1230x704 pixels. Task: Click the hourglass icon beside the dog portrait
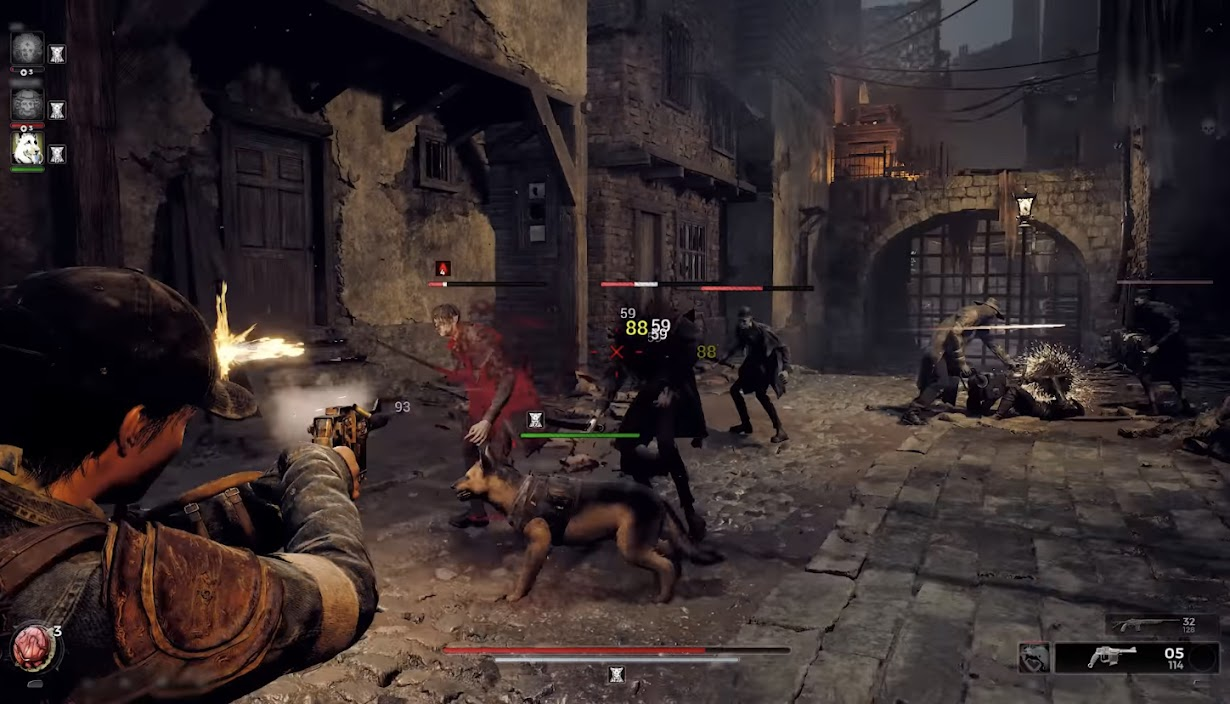tap(57, 154)
